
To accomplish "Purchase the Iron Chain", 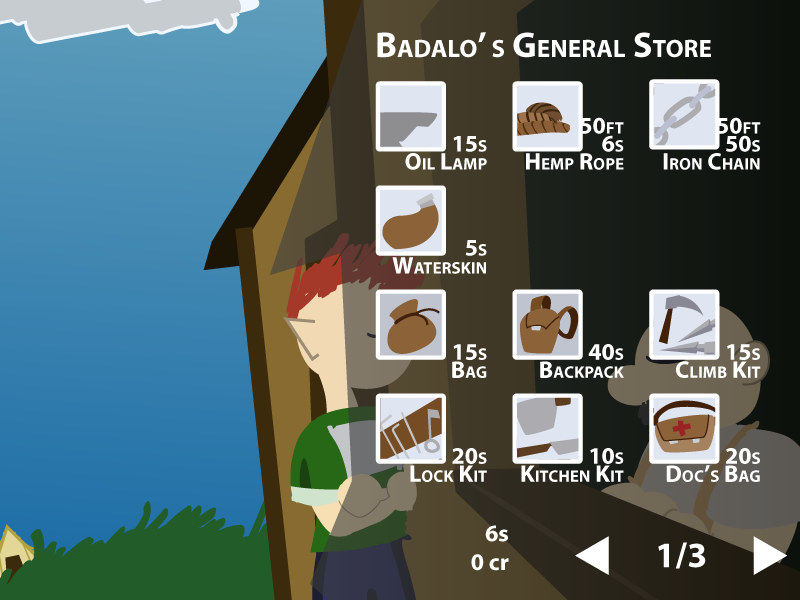I will 684,116.
